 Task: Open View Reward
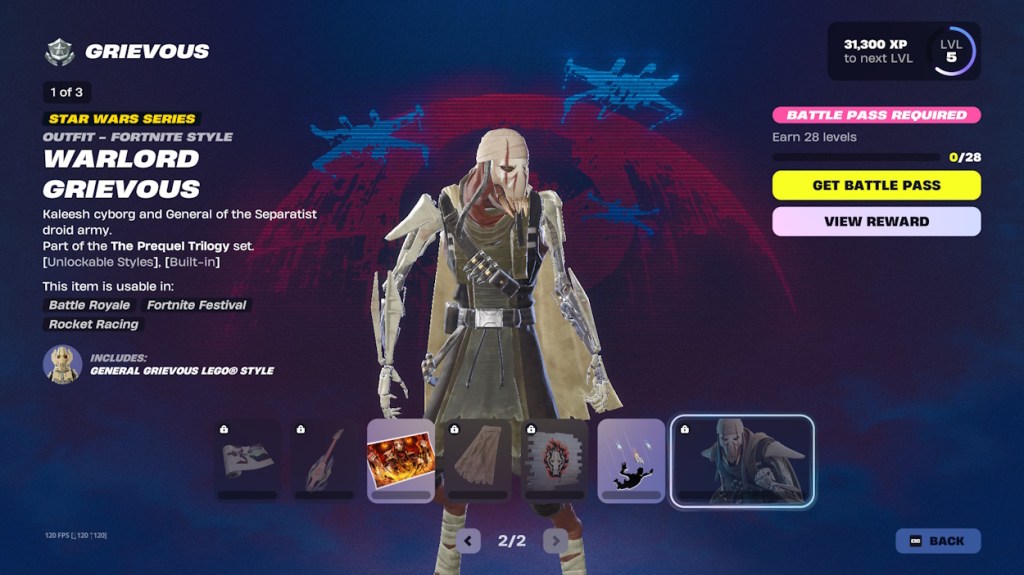[x=876, y=221]
